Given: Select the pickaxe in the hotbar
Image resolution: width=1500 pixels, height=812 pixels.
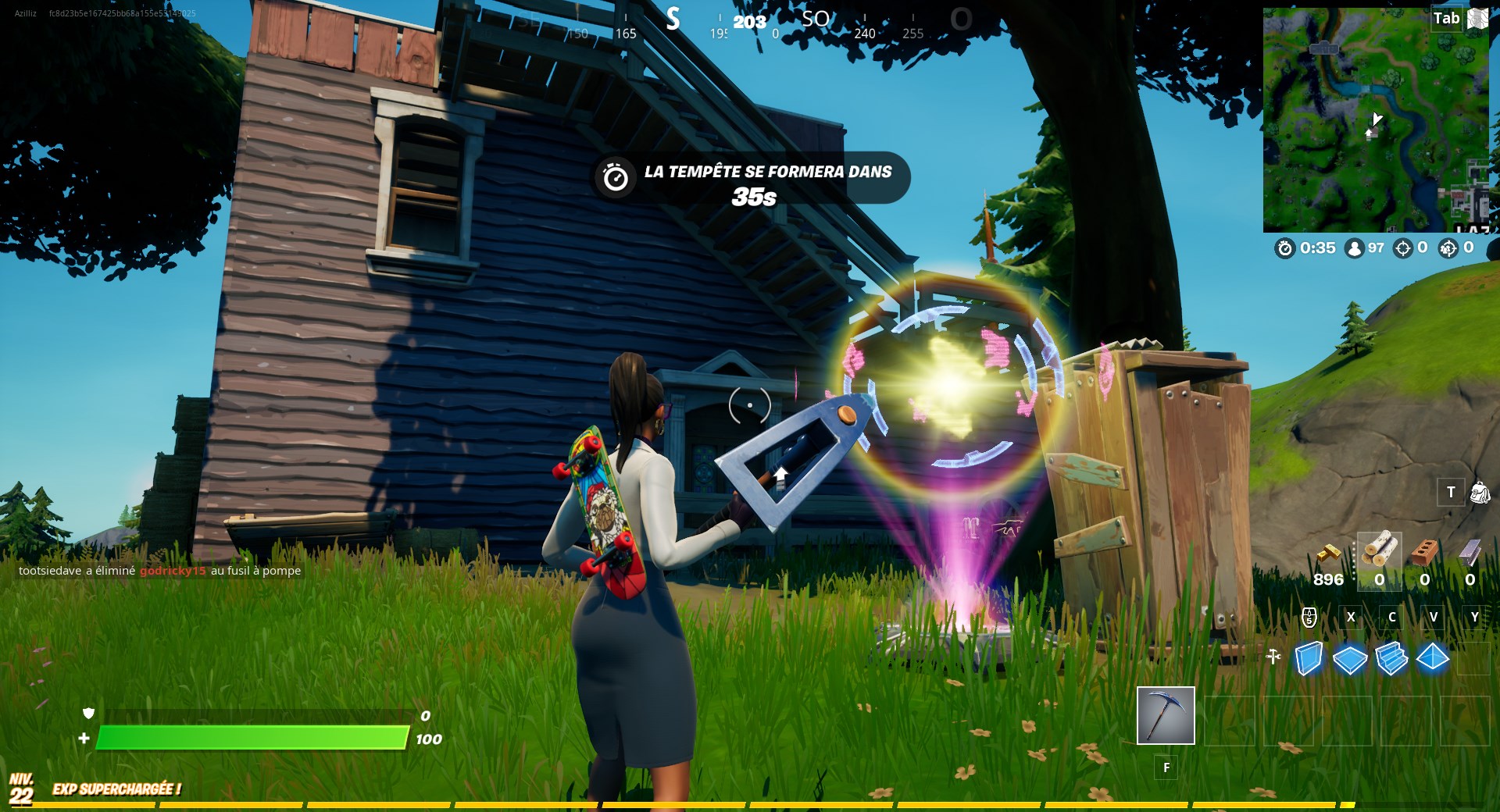Looking at the screenshot, I should tap(1166, 715).
